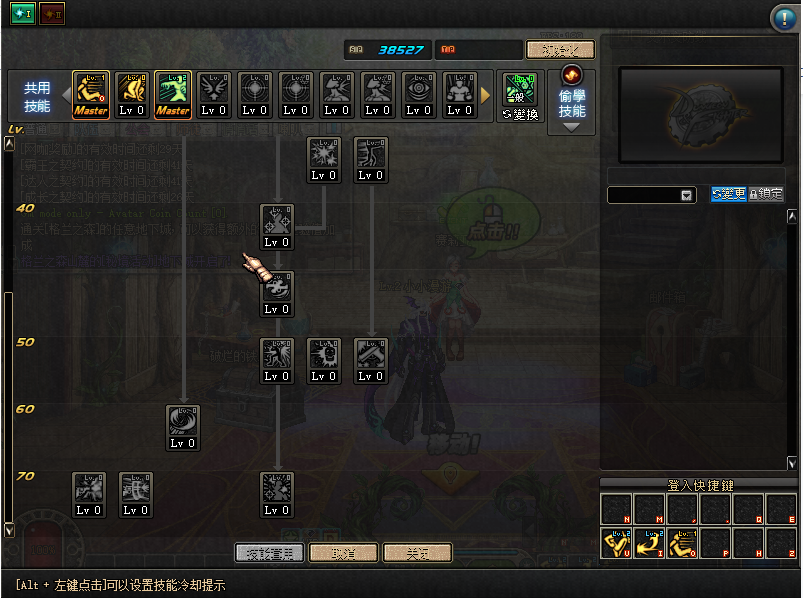
Task: Select the hotkey slot bound to I
Action: click(649, 543)
